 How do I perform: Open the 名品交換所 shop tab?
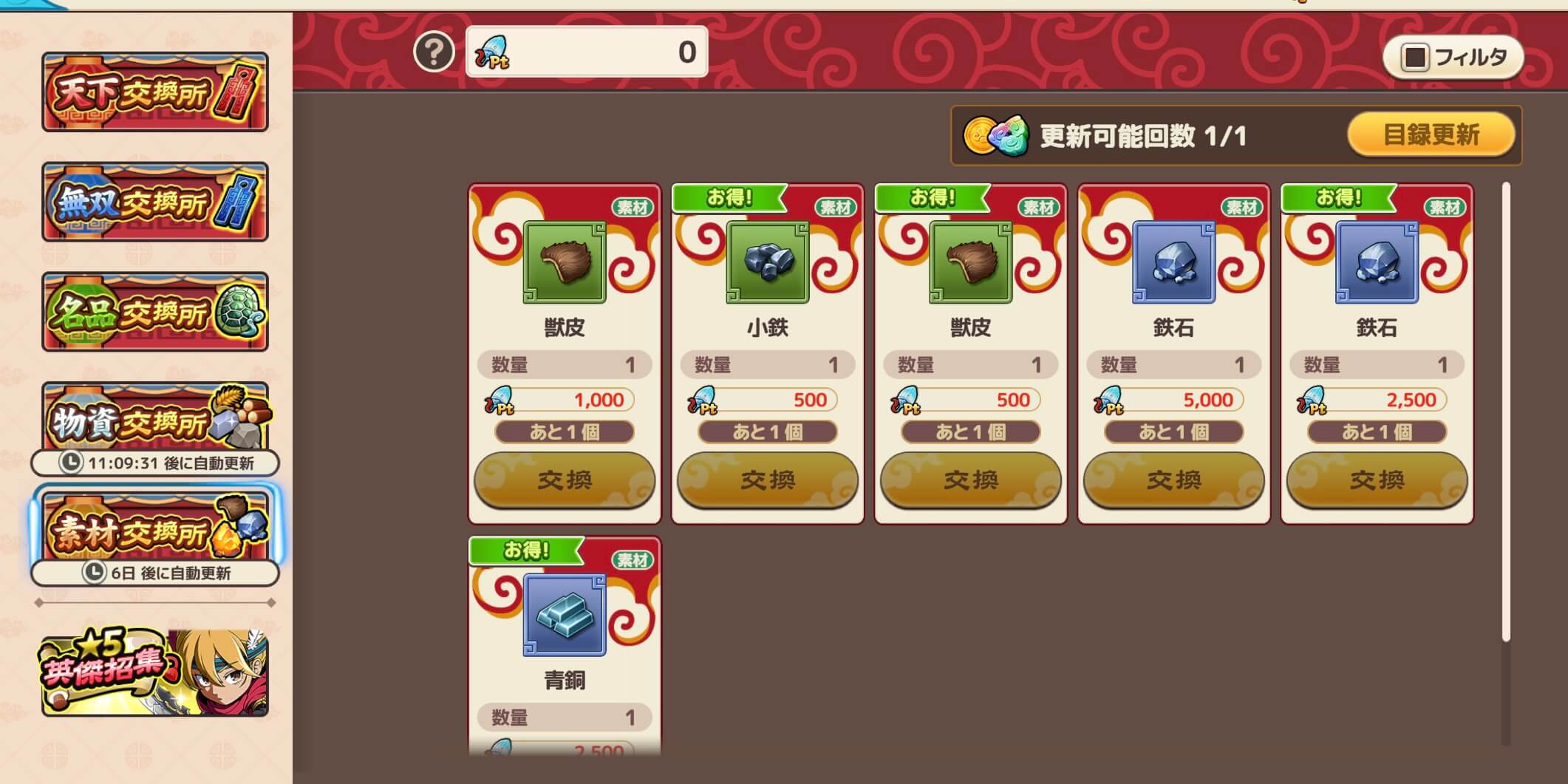155,311
